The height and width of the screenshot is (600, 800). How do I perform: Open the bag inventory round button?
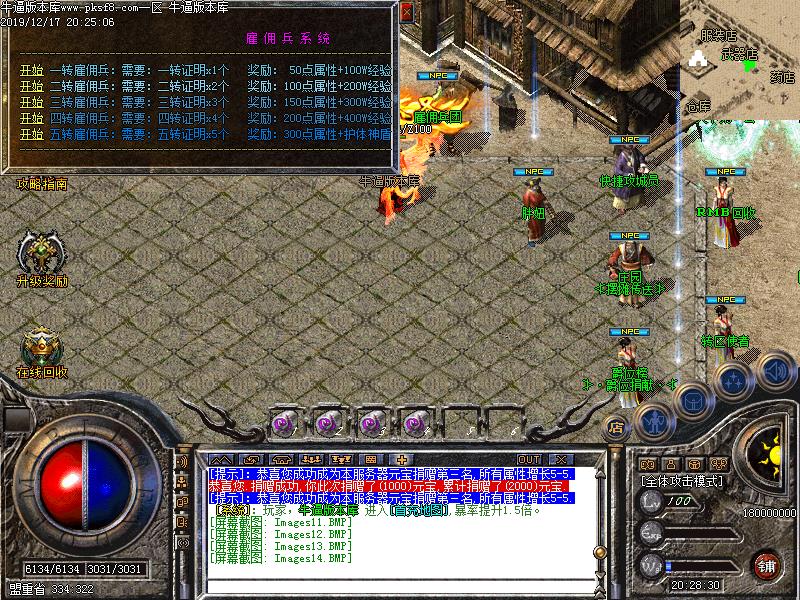692,400
